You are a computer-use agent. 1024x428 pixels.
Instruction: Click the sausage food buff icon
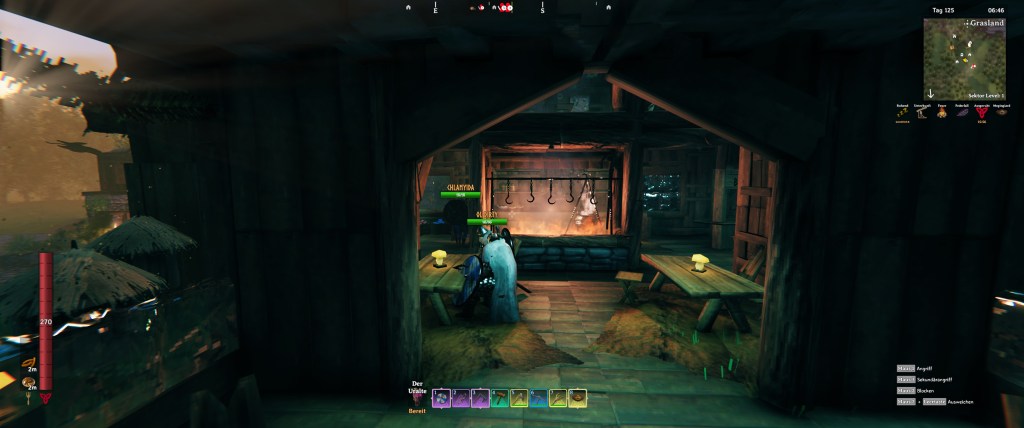point(30,363)
